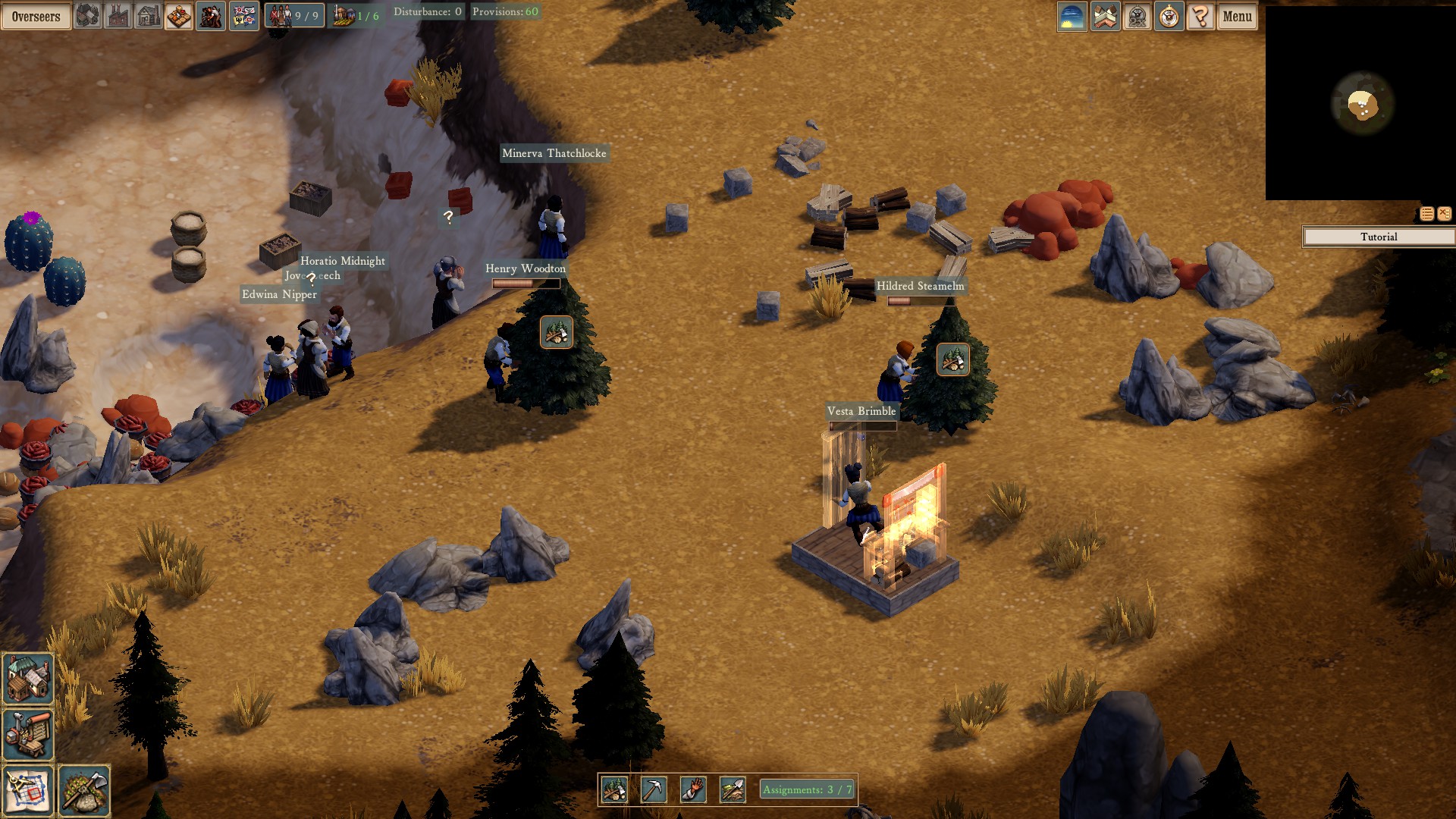Select the hand gathering assignment tool

692,789
